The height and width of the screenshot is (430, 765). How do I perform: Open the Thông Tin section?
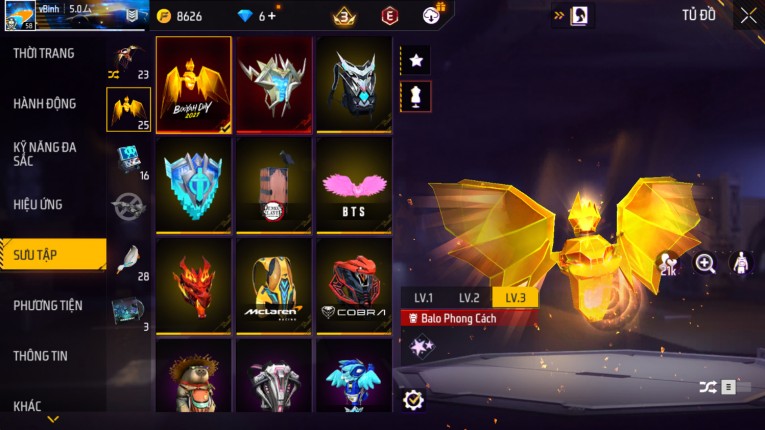point(44,356)
